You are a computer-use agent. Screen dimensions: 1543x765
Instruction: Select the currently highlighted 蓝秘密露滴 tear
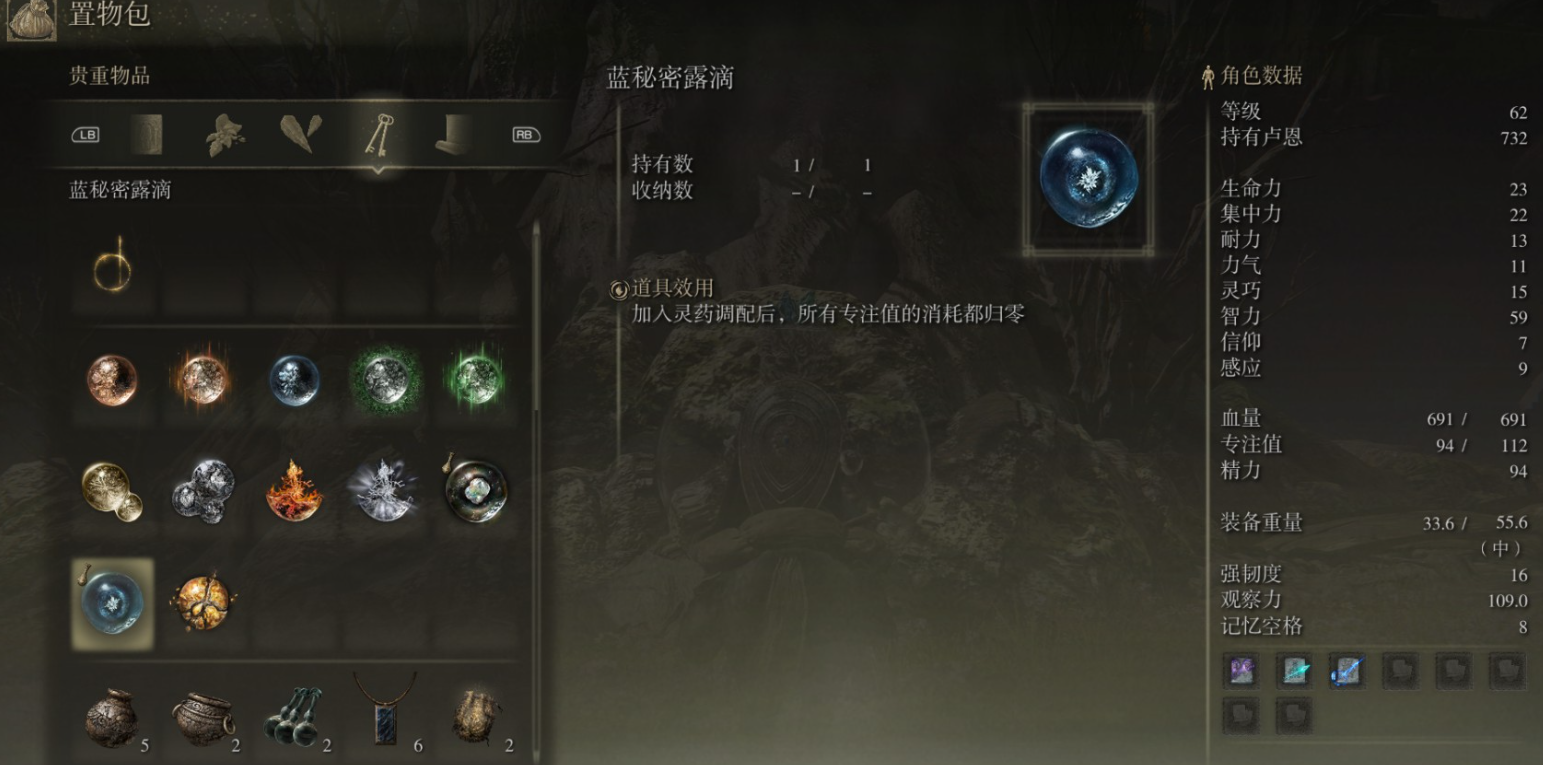[x=112, y=605]
